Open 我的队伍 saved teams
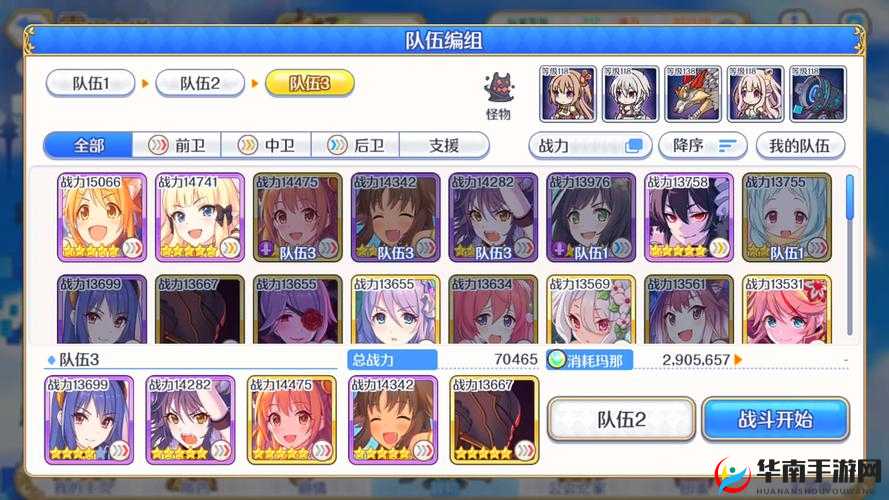Image resolution: width=889 pixels, height=500 pixels. pyautogui.click(x=800, y=145)
